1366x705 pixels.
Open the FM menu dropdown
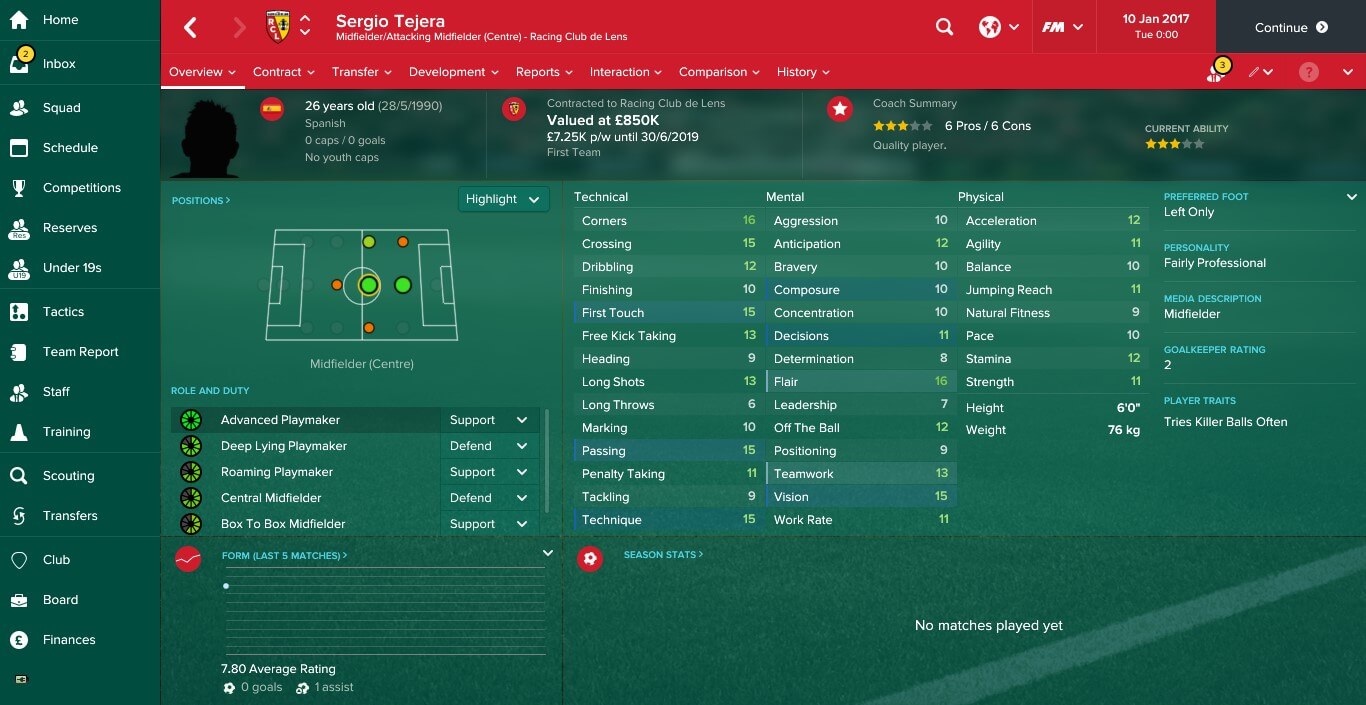1061,28
